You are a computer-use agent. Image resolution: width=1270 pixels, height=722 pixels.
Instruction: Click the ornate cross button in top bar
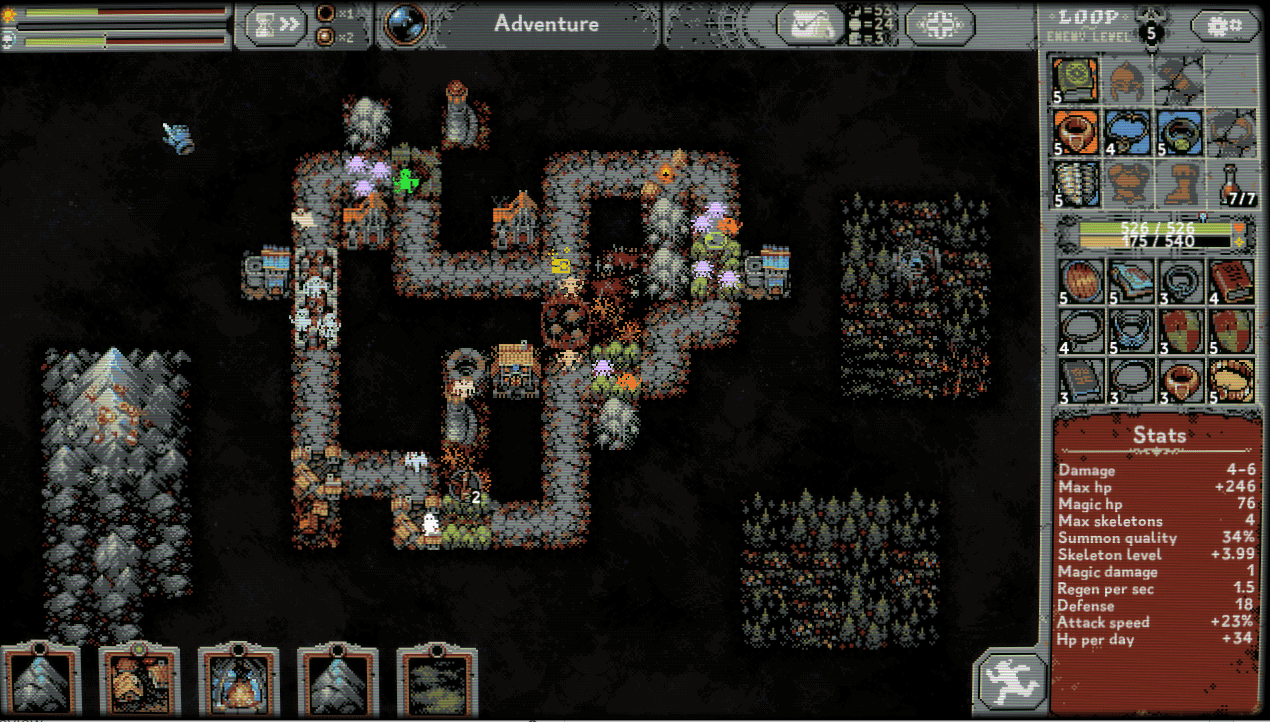pos(939,25)
